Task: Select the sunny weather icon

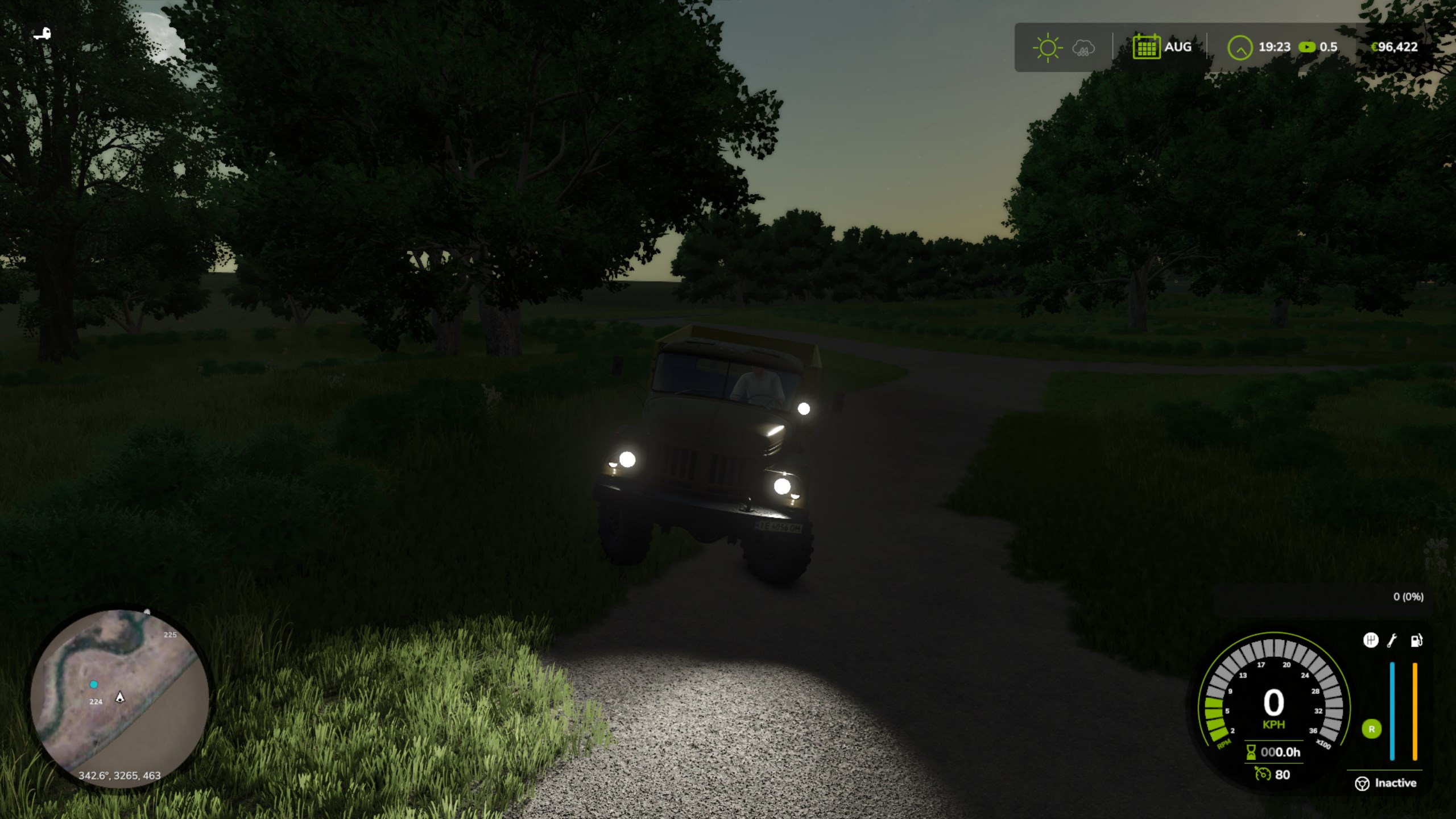Action: 1047,47
